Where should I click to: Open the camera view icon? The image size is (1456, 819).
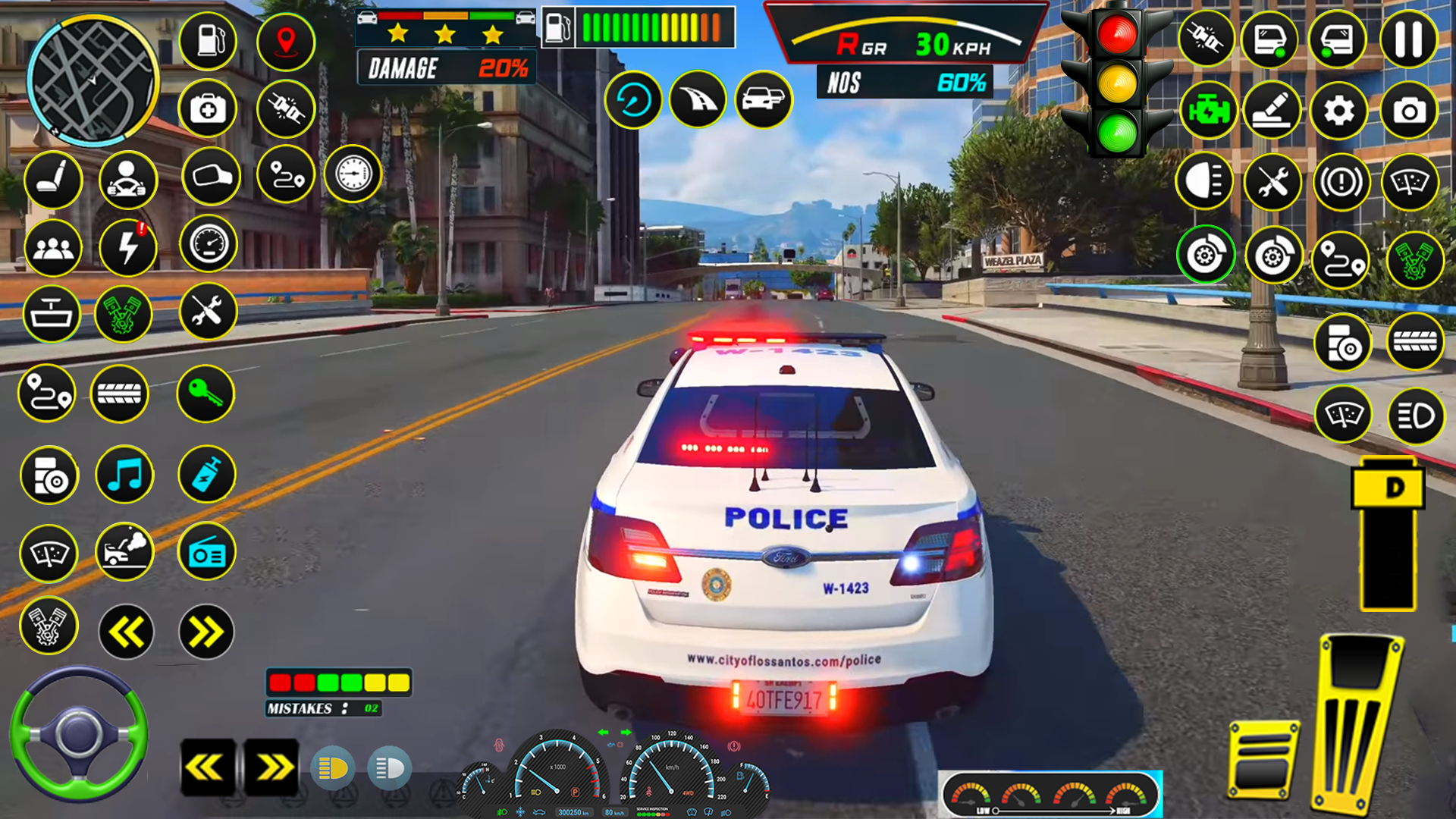coord(1409,111)
